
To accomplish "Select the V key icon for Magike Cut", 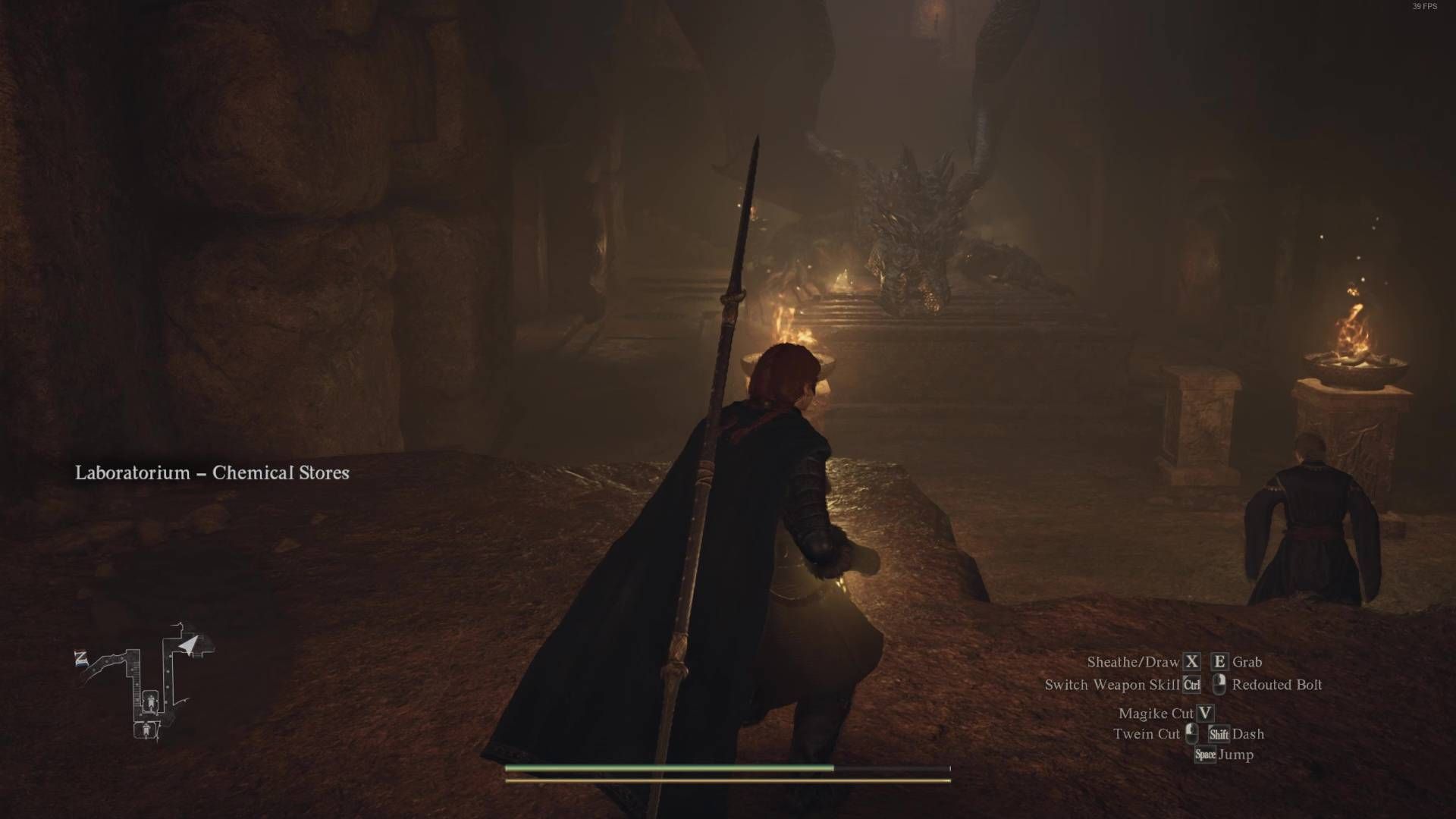I will pos(1206,714).
